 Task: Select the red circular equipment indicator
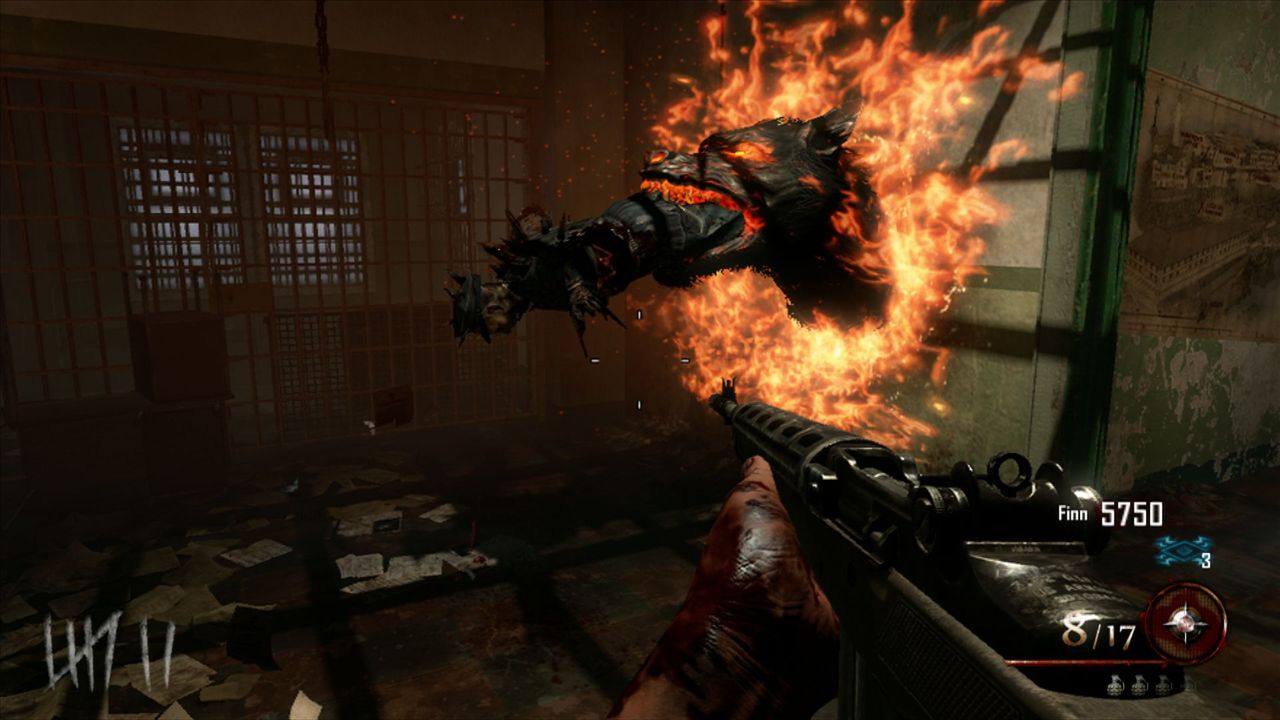click(1188, 623)
